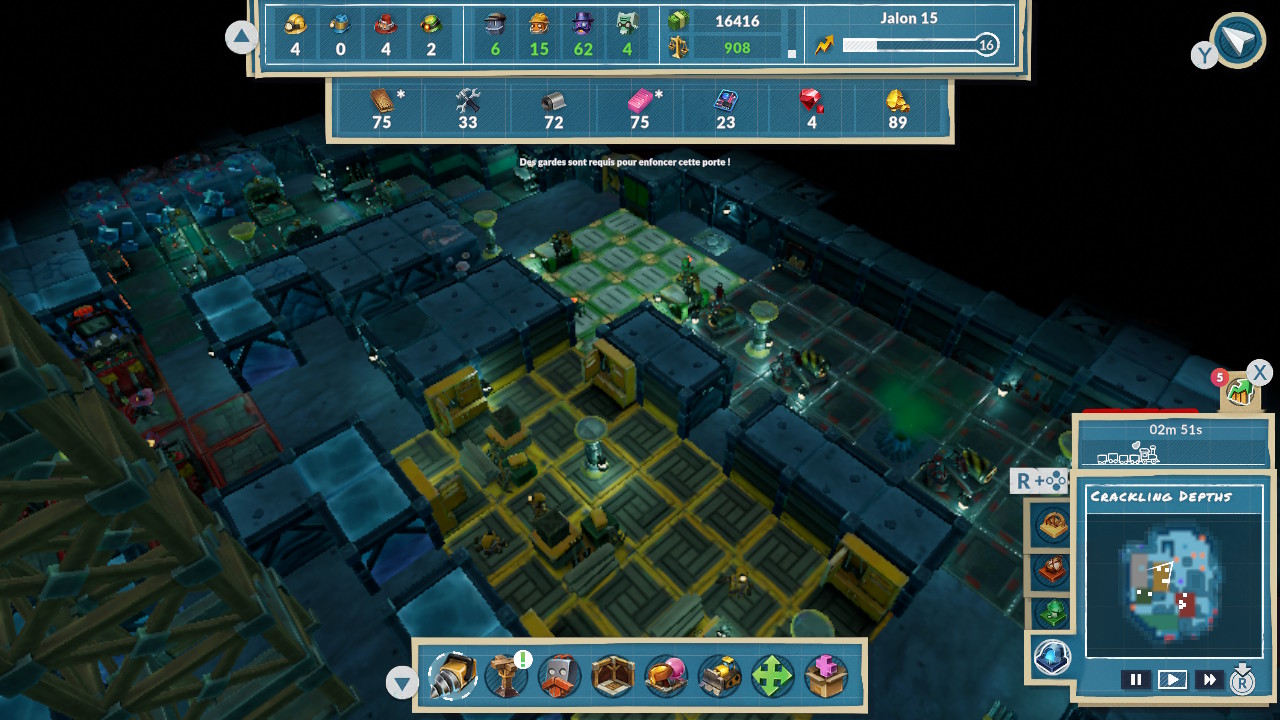Select the yellow bulldozer demolish tool
Screen dimensions: 1280x720
click(x=718, y=676)
